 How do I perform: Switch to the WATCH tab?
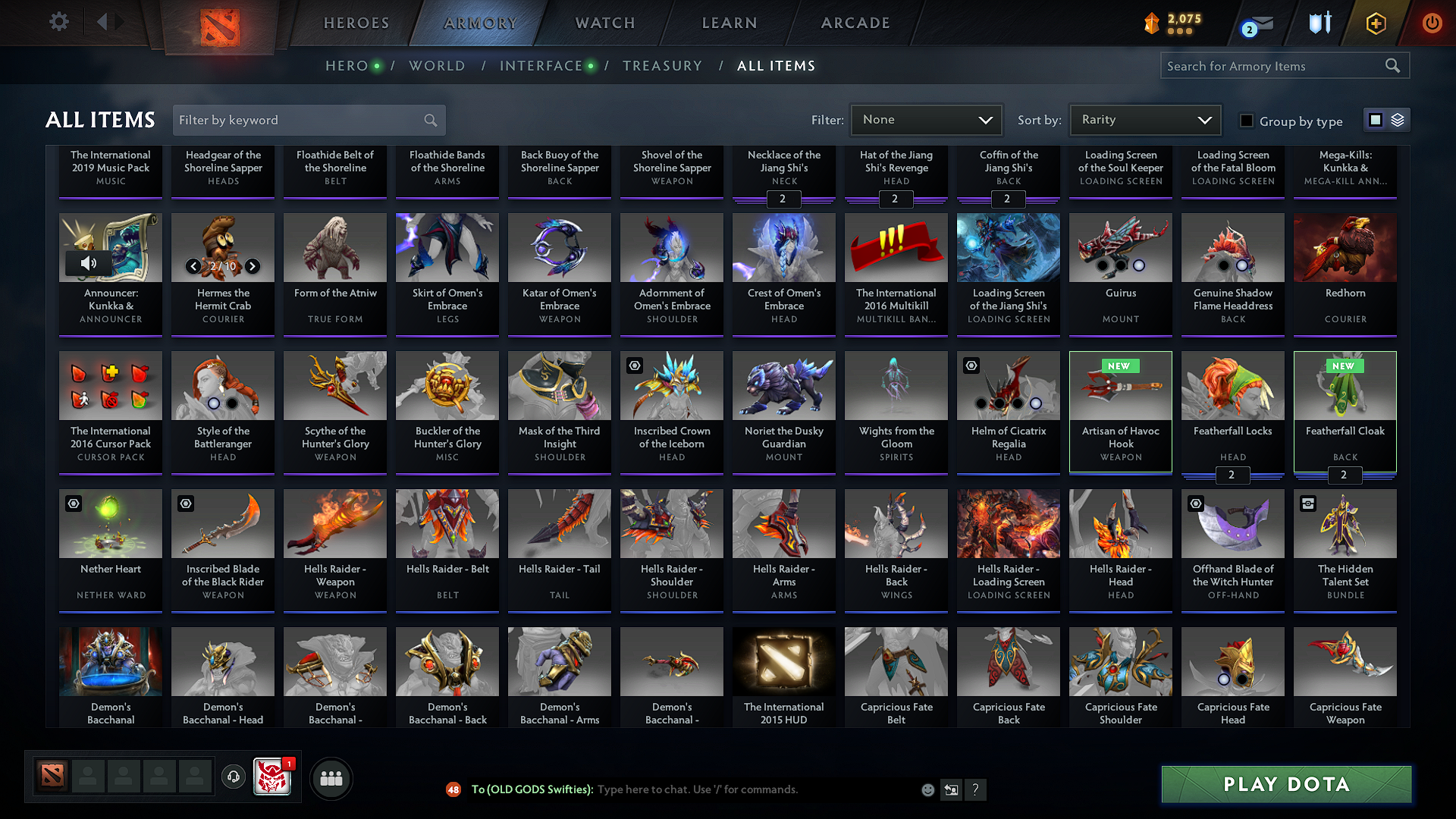[x=604, y=23]
